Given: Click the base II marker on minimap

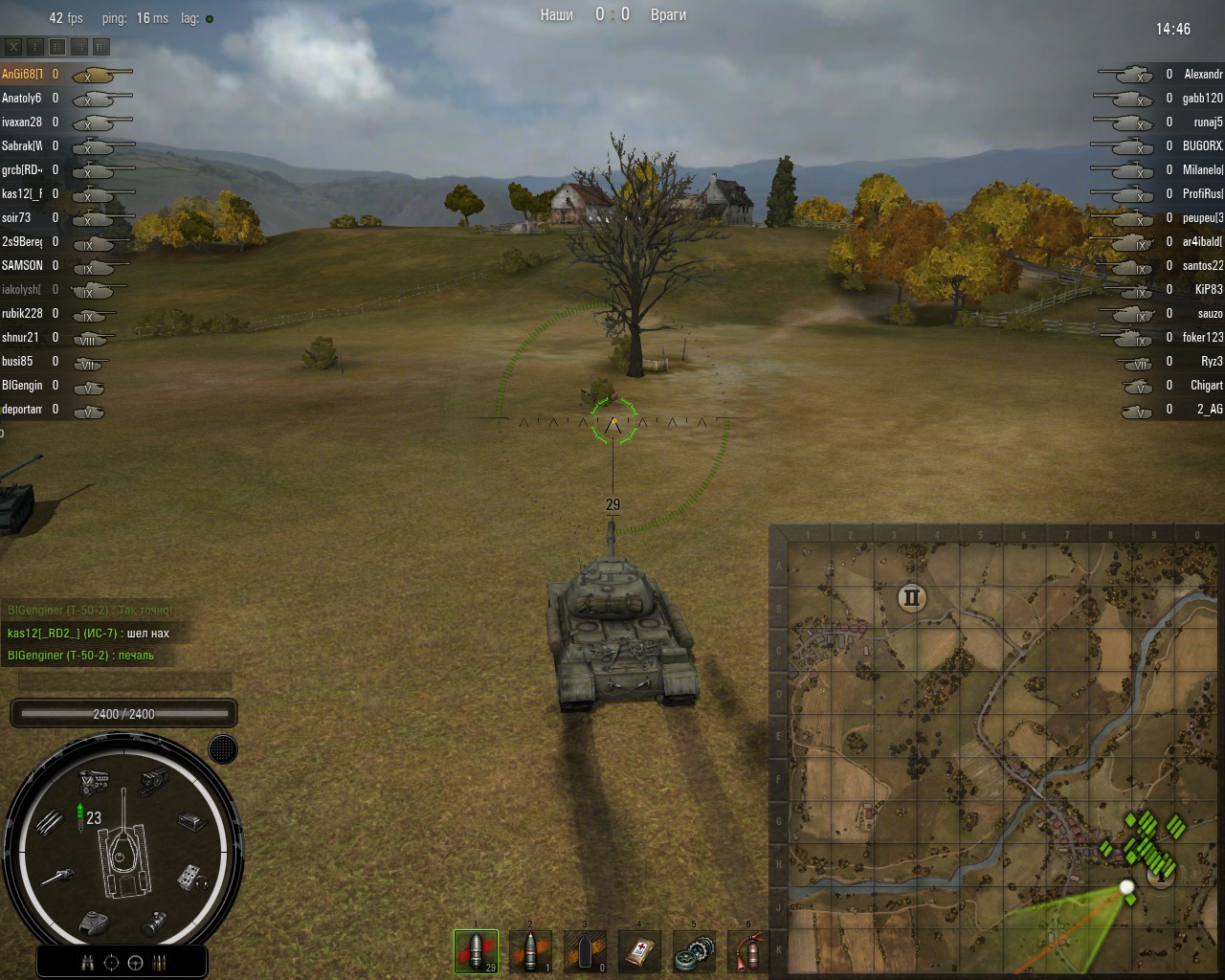Looking at the screenshot, I should click(x=911, y=598).
